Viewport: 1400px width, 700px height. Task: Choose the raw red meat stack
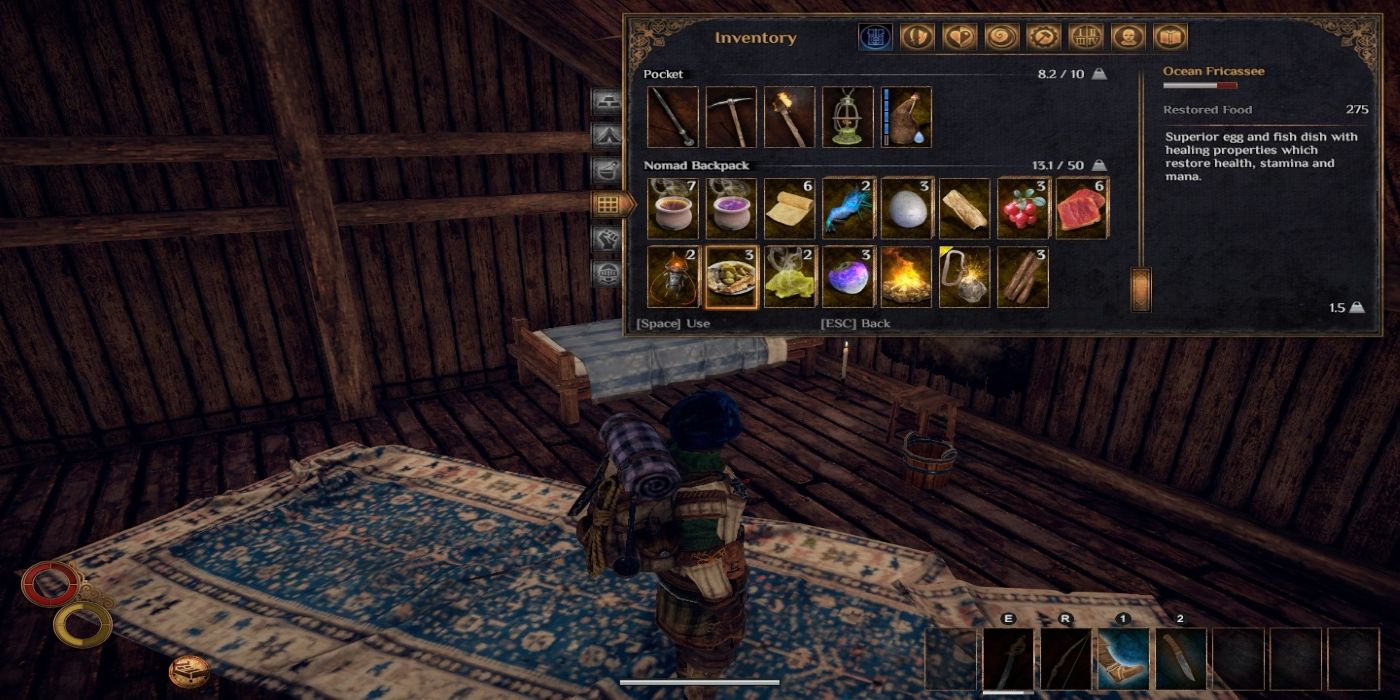1081,209
